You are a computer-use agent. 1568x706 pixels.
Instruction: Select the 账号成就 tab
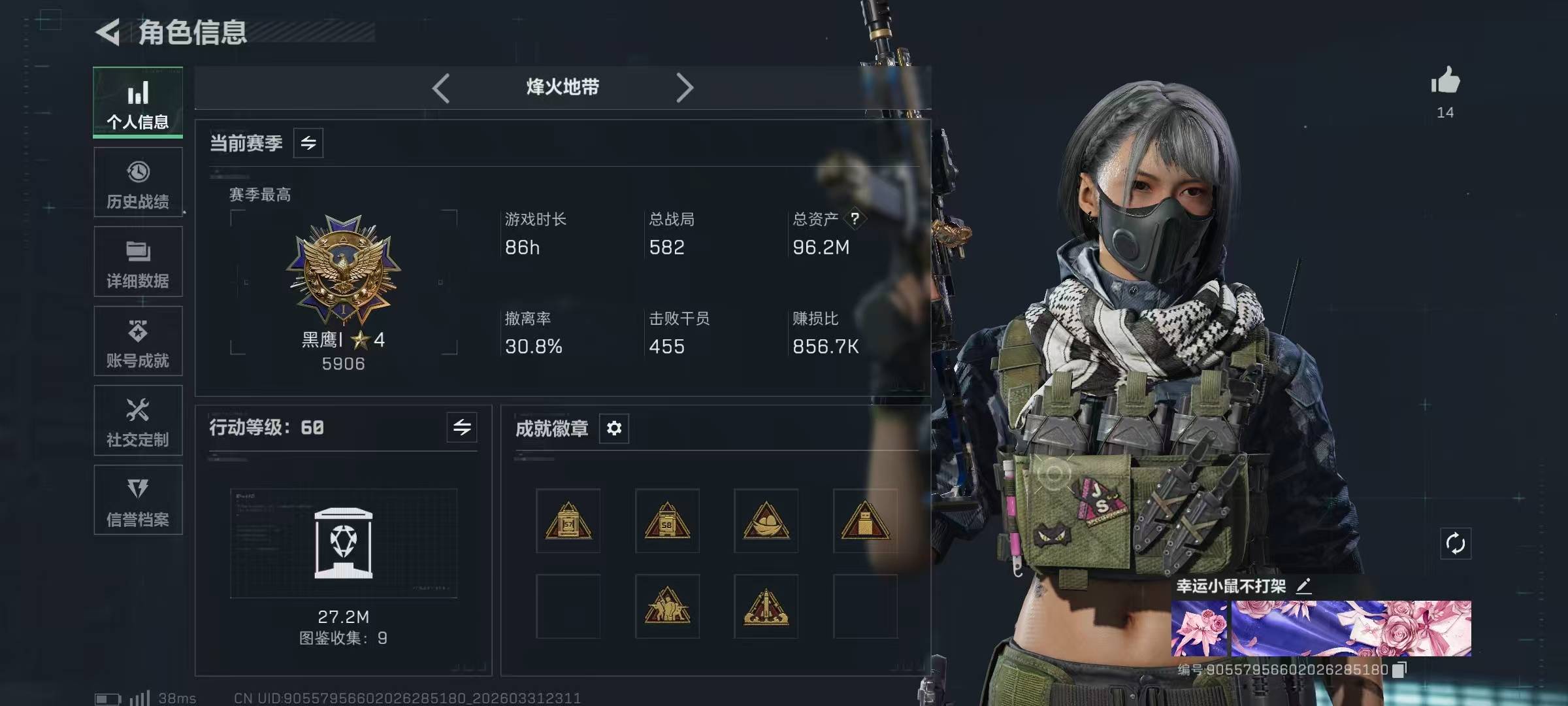[138, 341]
